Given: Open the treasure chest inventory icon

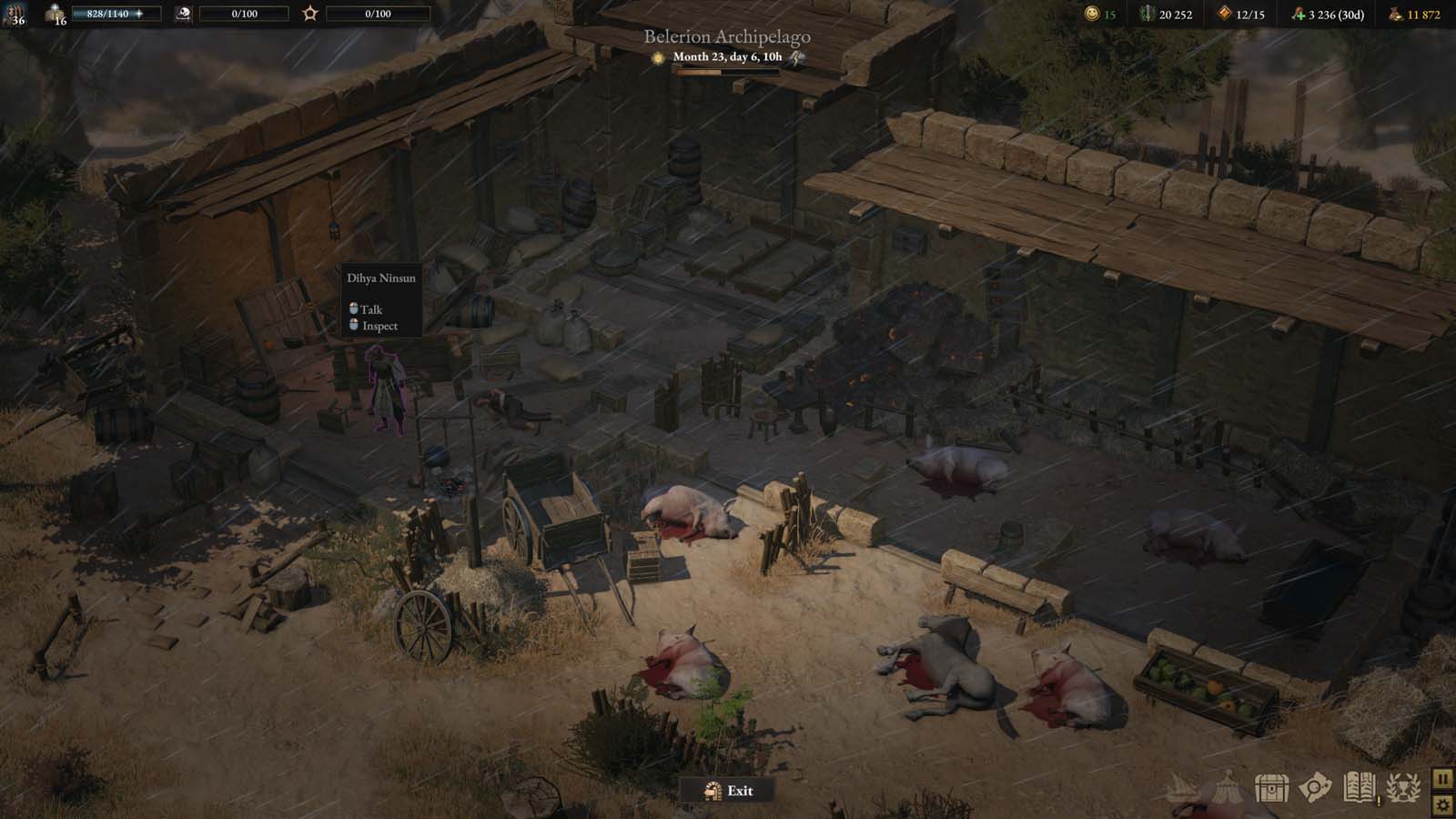Looking at the screenshot, I should 1271,788.
